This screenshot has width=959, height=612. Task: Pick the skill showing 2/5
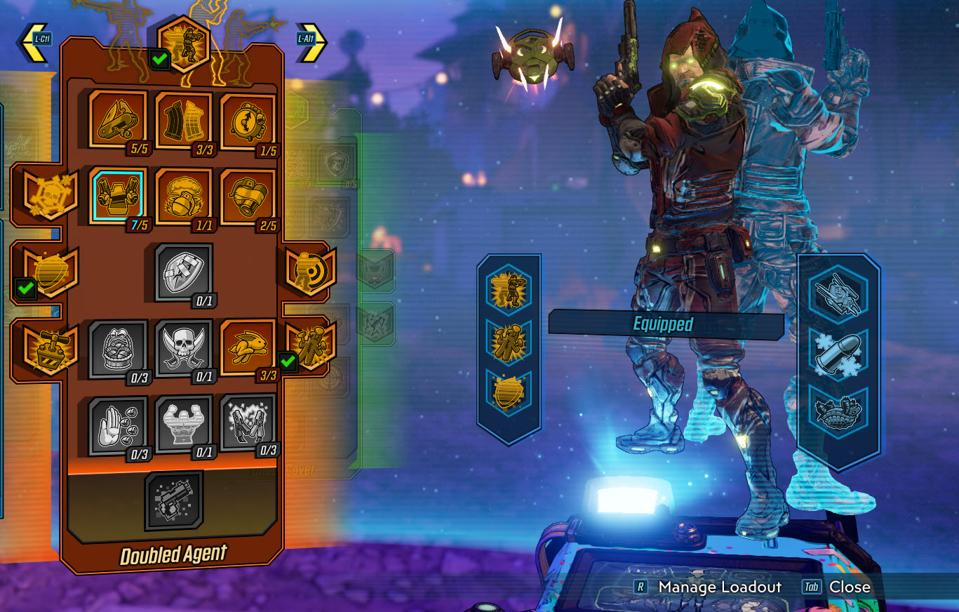click(x=248, y=195)
